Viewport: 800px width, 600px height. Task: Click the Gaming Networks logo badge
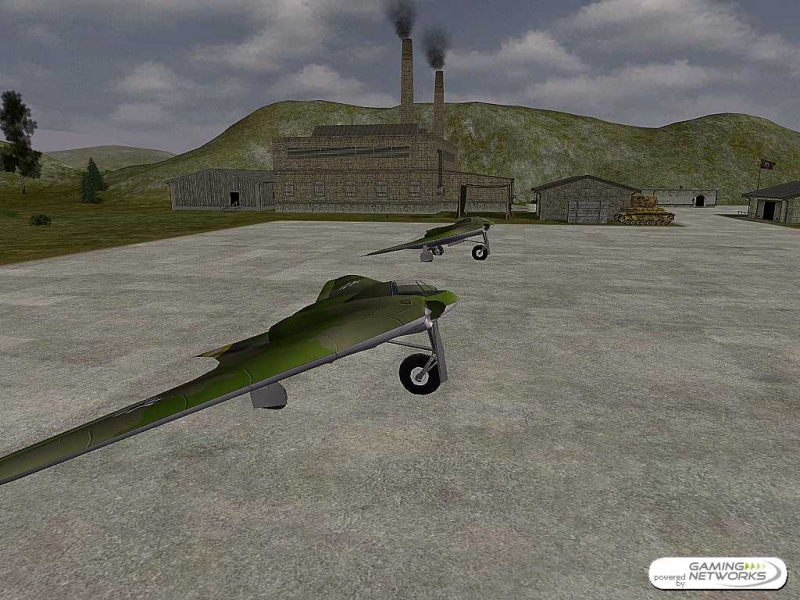click(717, 573)
